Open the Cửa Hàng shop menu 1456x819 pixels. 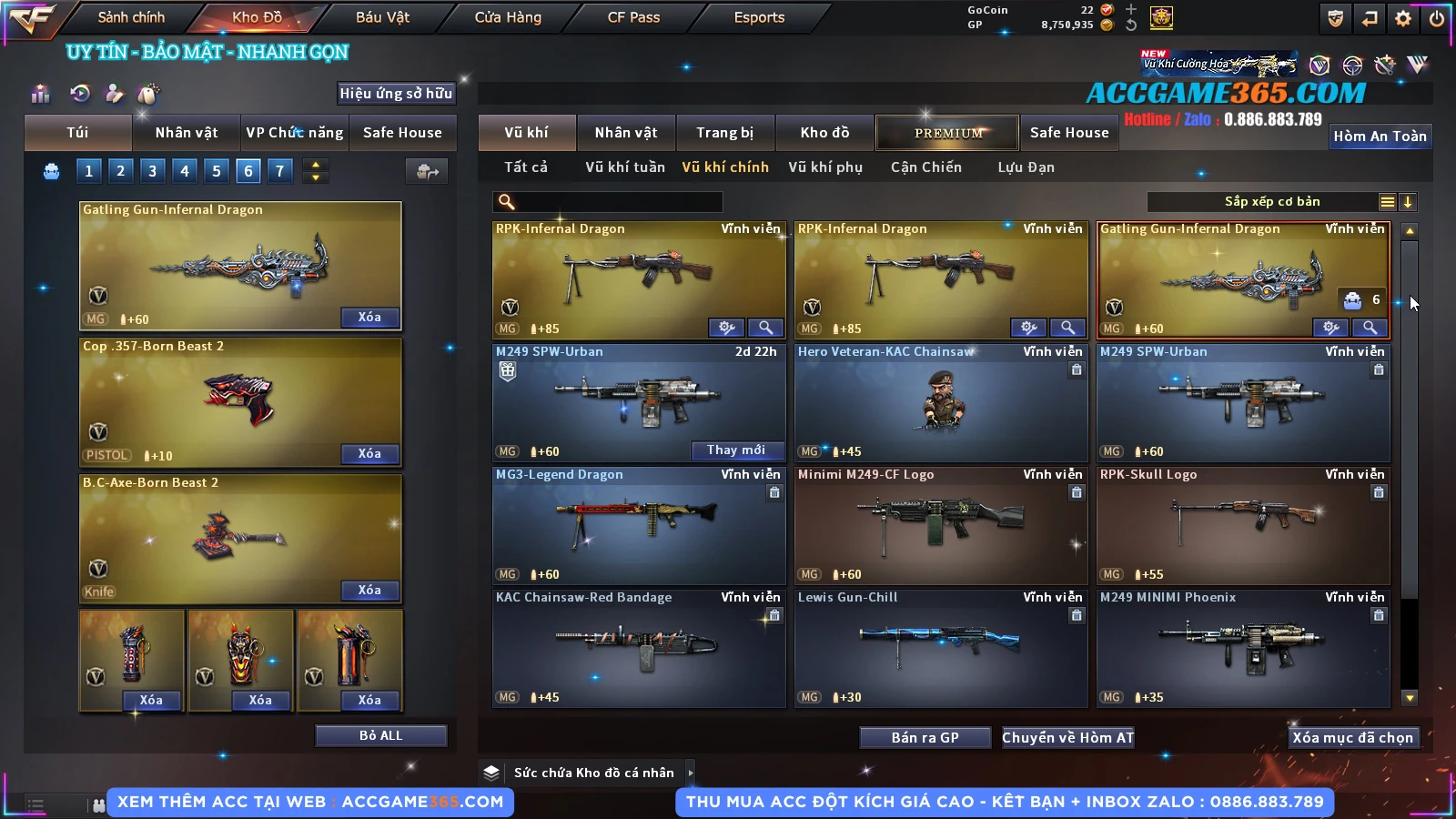[508, 17]
